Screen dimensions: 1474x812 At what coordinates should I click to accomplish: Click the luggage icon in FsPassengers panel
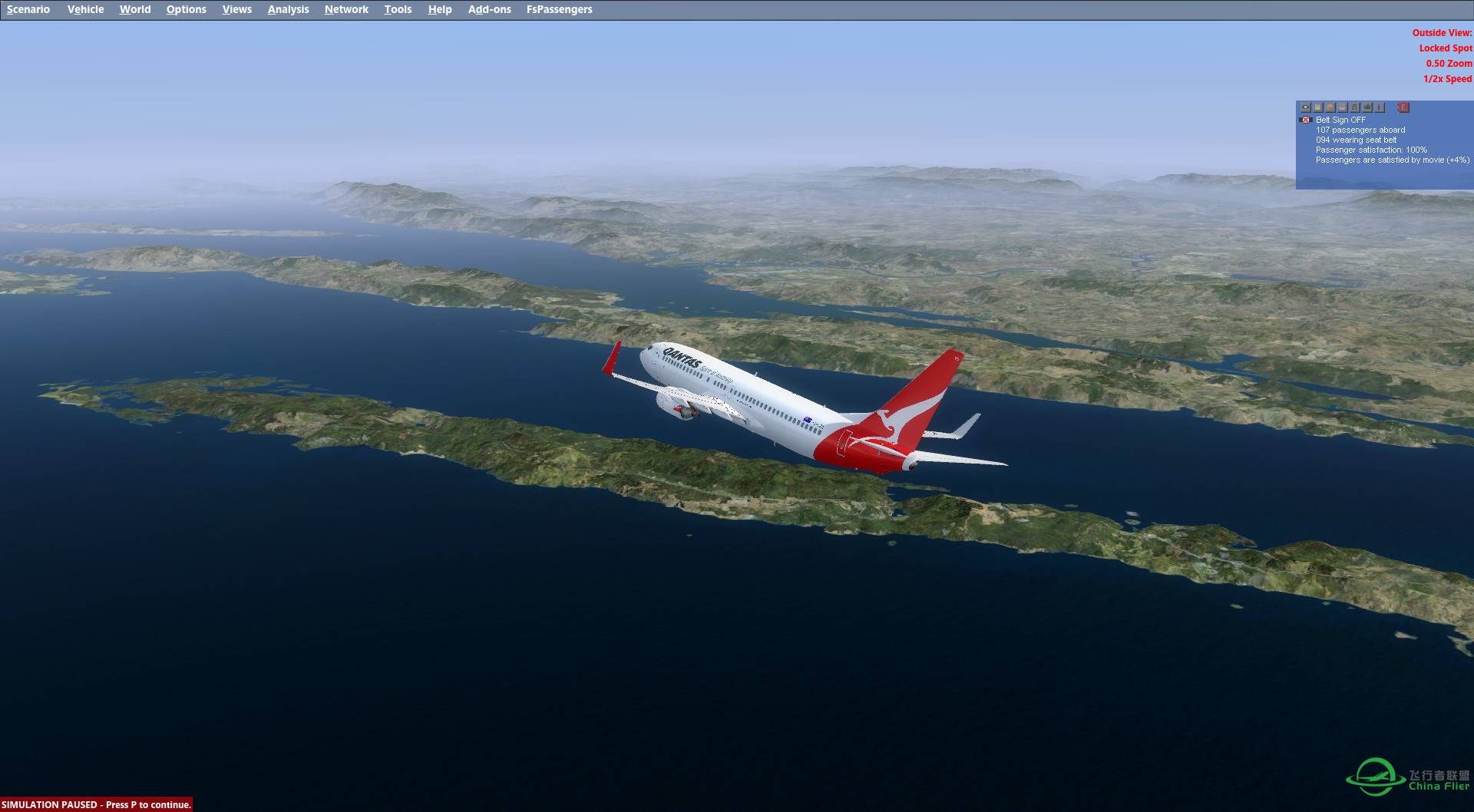coord(1367,107)
